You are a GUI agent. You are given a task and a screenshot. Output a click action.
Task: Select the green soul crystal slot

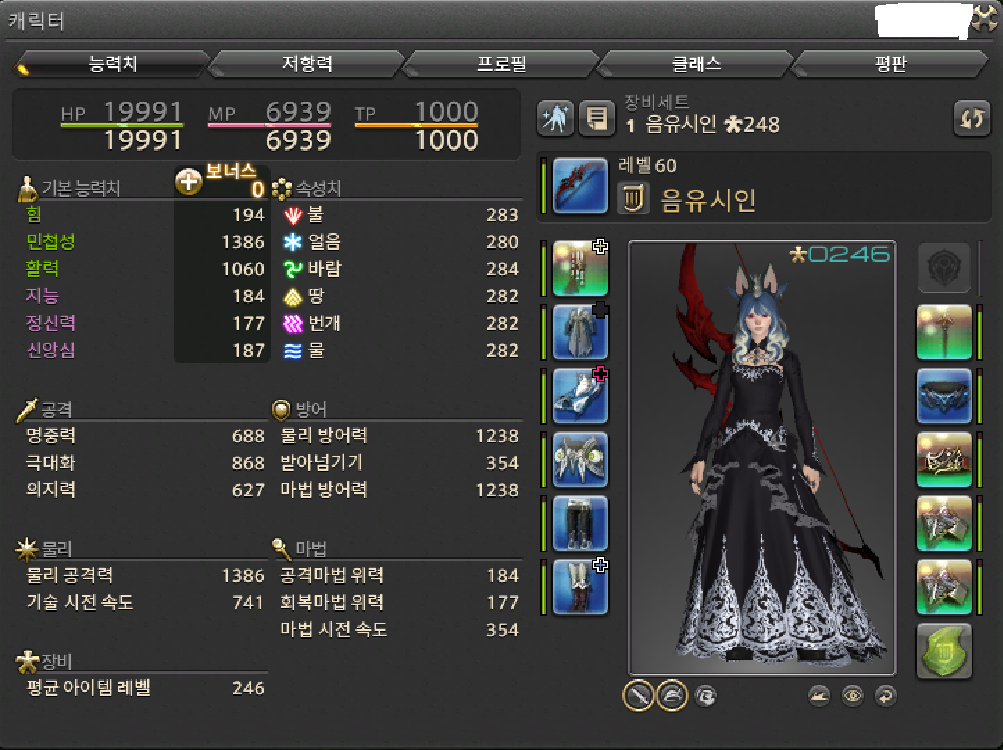click(x=944, y=651)
